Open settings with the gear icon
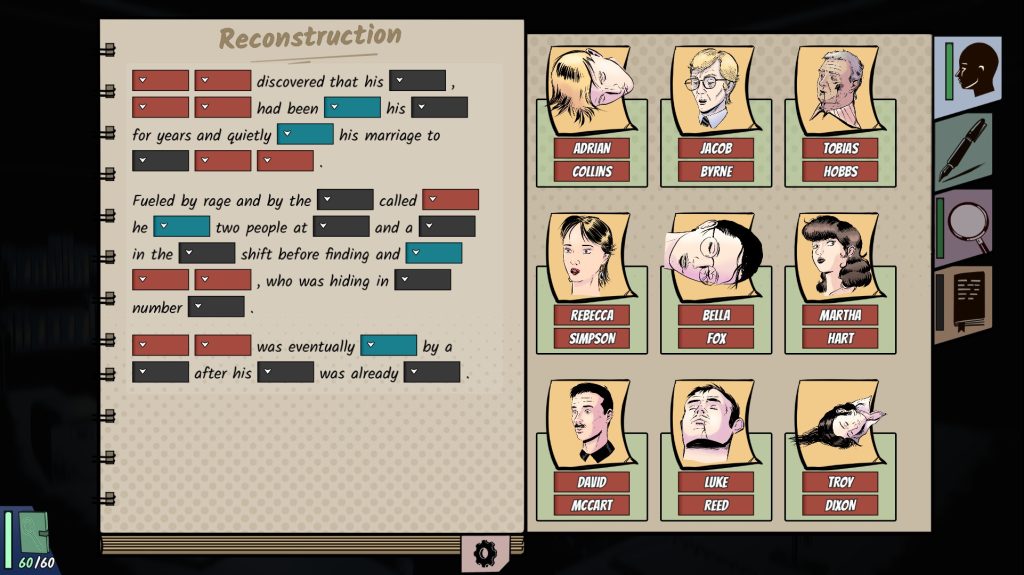This screenshot has width=1024, height=575. [485, 552]
